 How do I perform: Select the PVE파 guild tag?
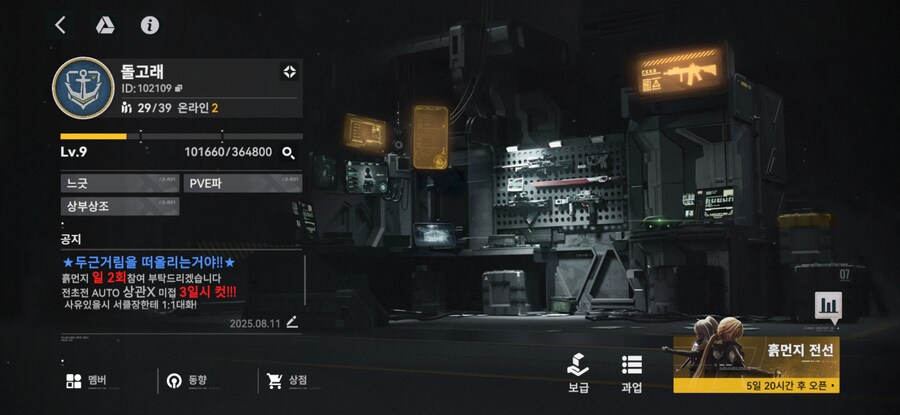[x=241, y=182]
